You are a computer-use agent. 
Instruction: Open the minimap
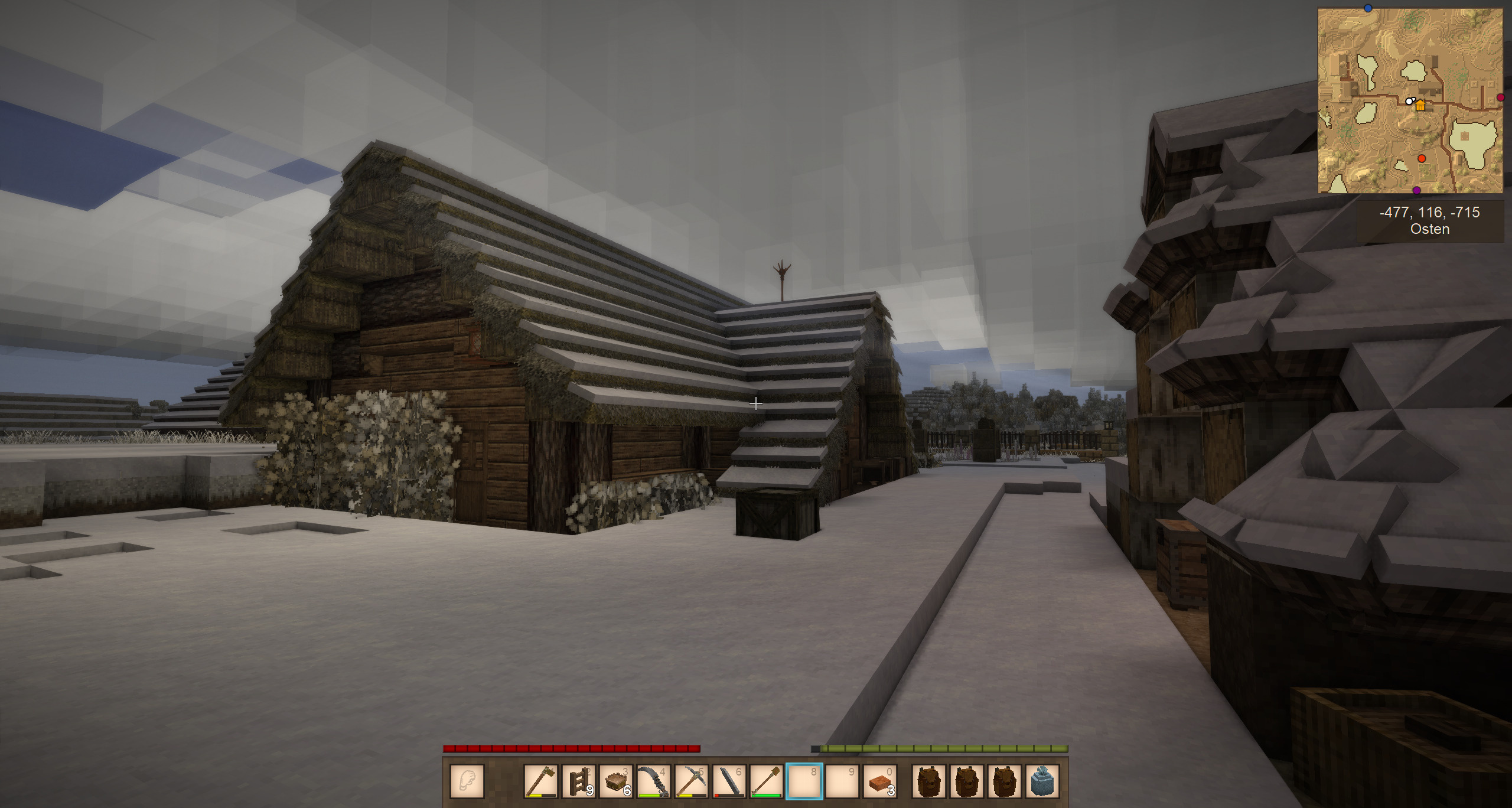click(1410, 100)
